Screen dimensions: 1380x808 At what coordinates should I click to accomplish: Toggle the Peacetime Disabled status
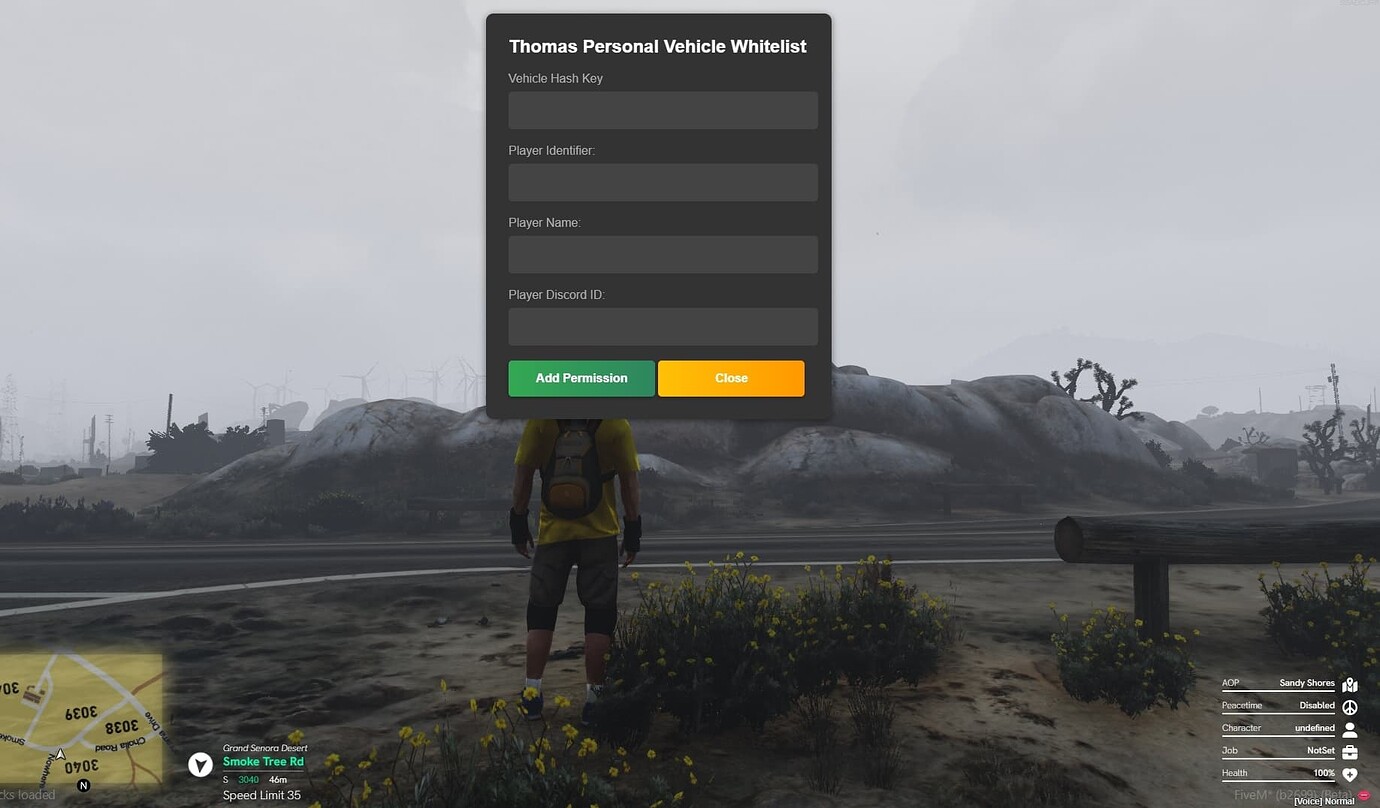(x=1317, y=705)
